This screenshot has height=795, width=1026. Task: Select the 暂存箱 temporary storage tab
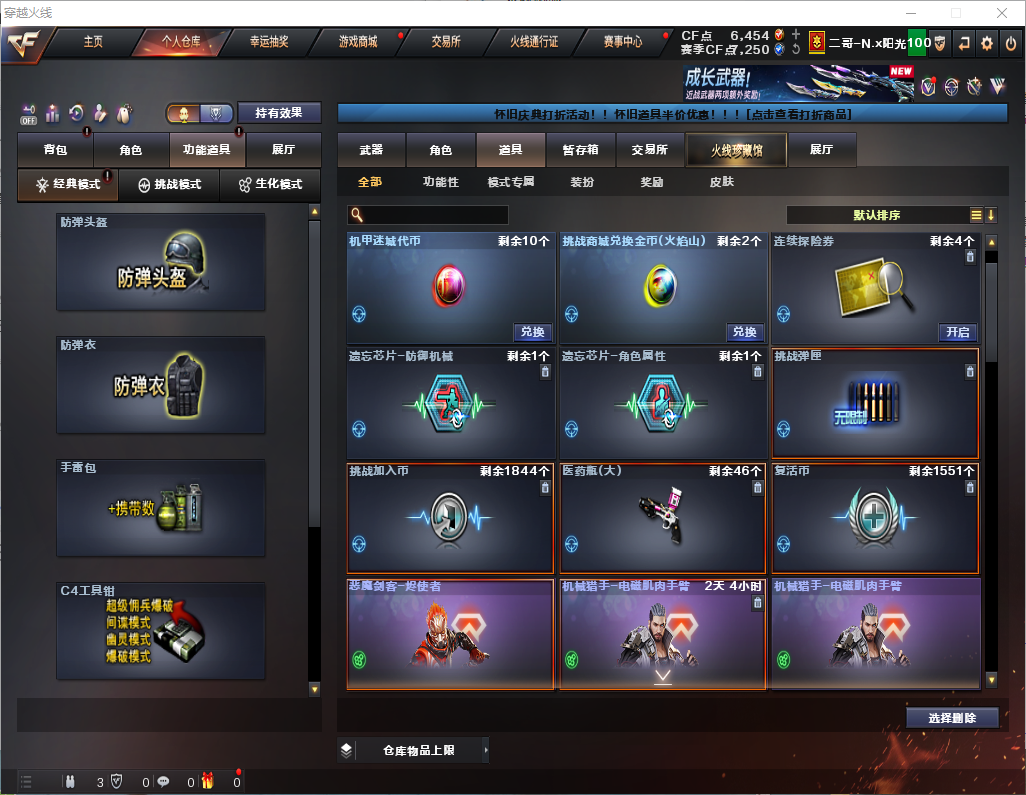tap(580, 150)
